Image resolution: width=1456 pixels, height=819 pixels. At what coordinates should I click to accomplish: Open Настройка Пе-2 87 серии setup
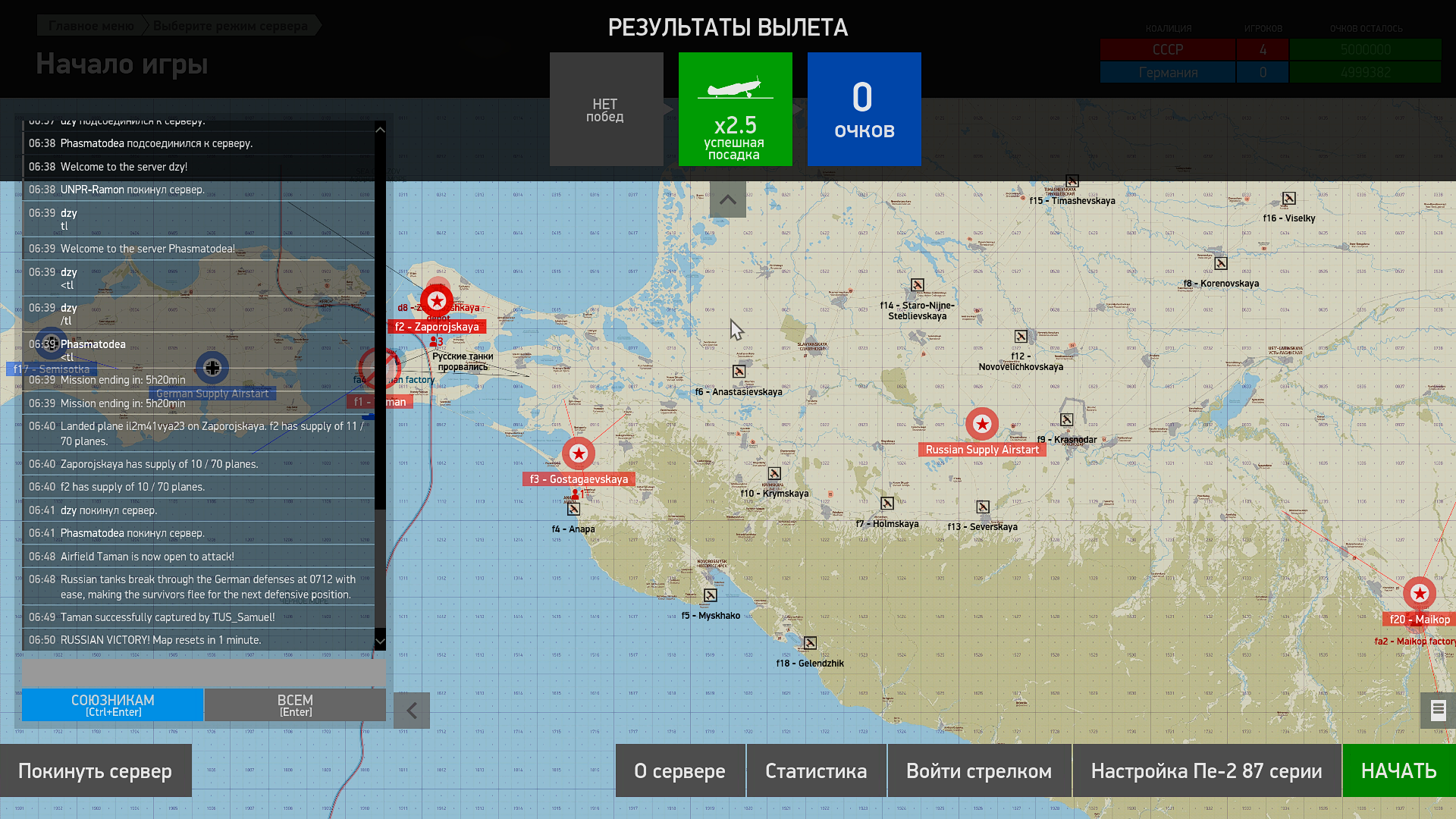coord(1206,770)
